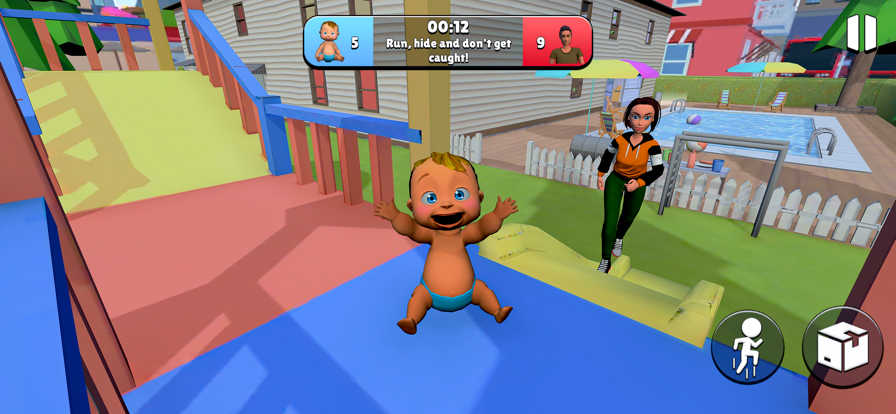Tap the jump action button
Image resolution: width=896 pixels, height=414 pixels.
(747, 348)
